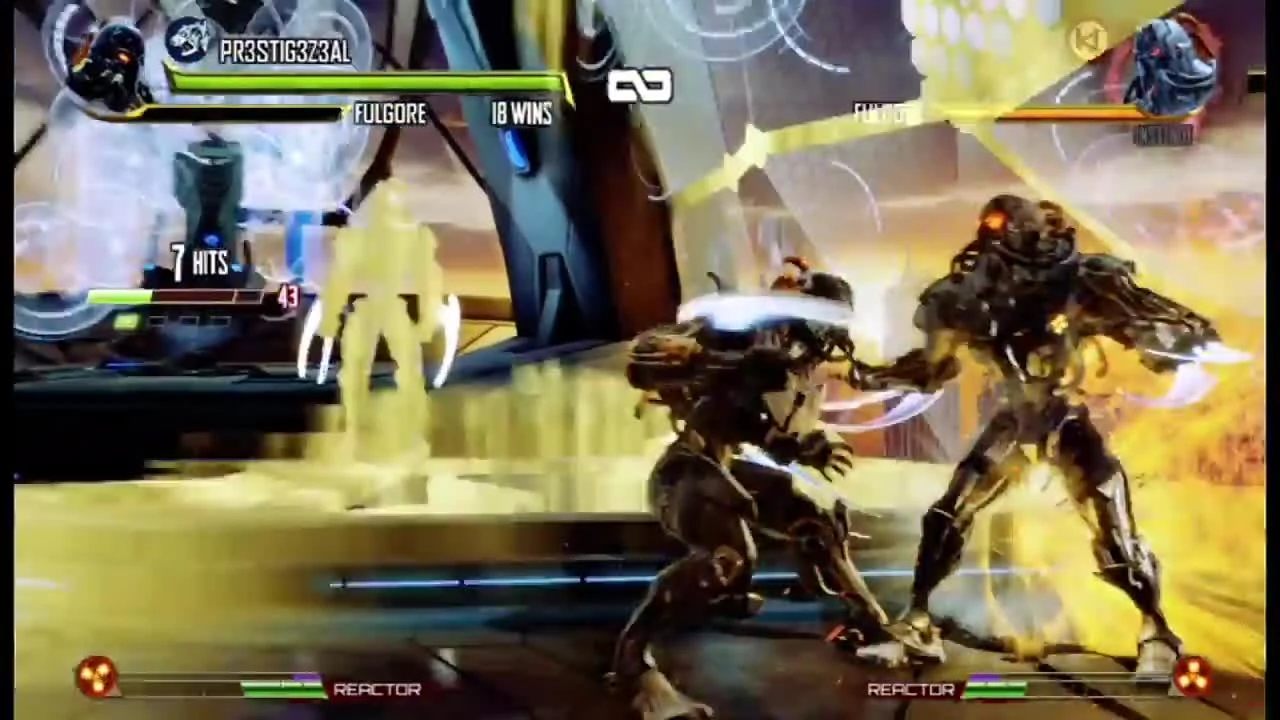The width and height of the screenshot is (1280, 720).
Task: Click the 43 damage percentage readout
Action: point(289,297)
